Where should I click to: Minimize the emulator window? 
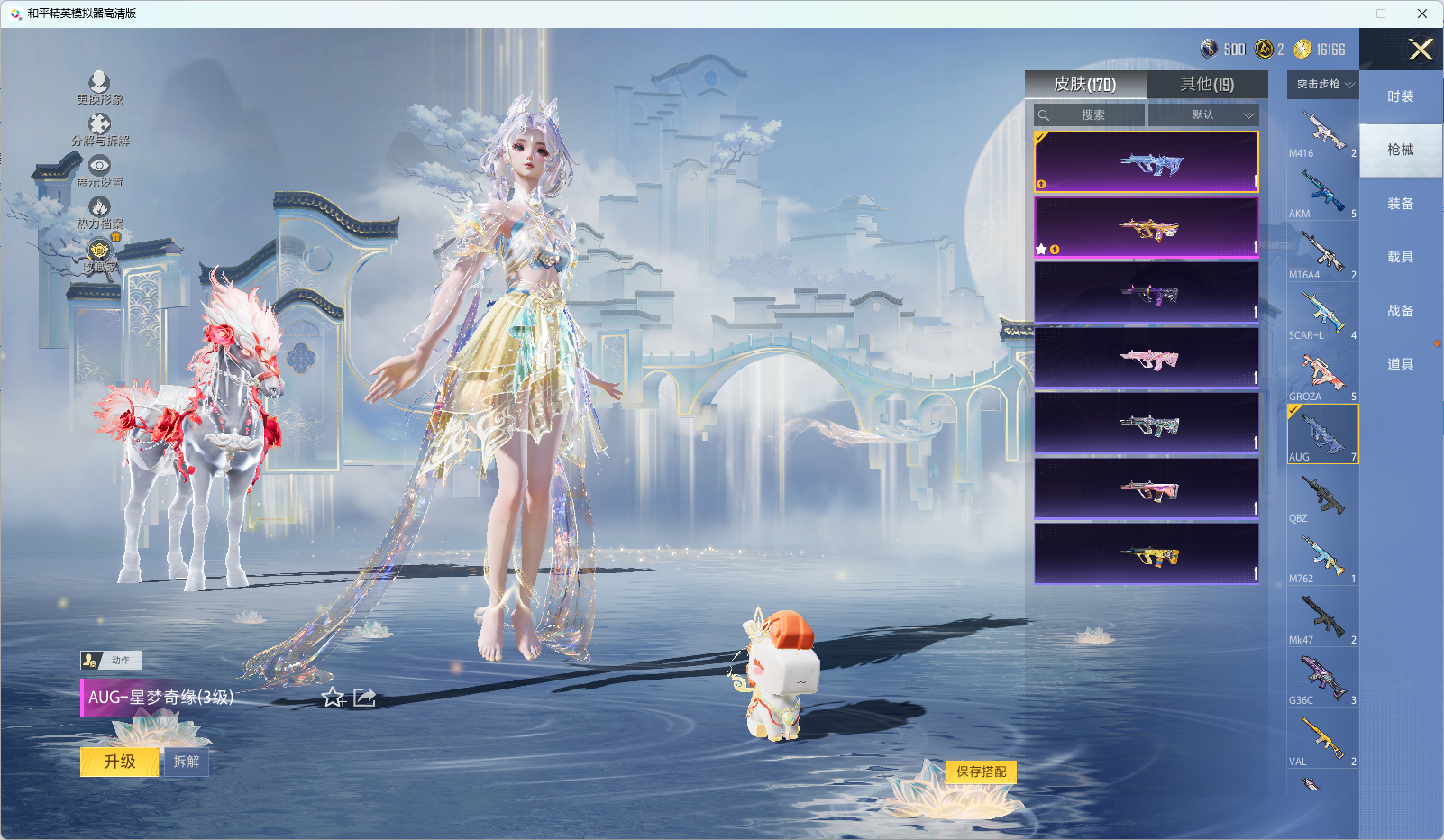pyautogui.click(x=1340, y=14)
